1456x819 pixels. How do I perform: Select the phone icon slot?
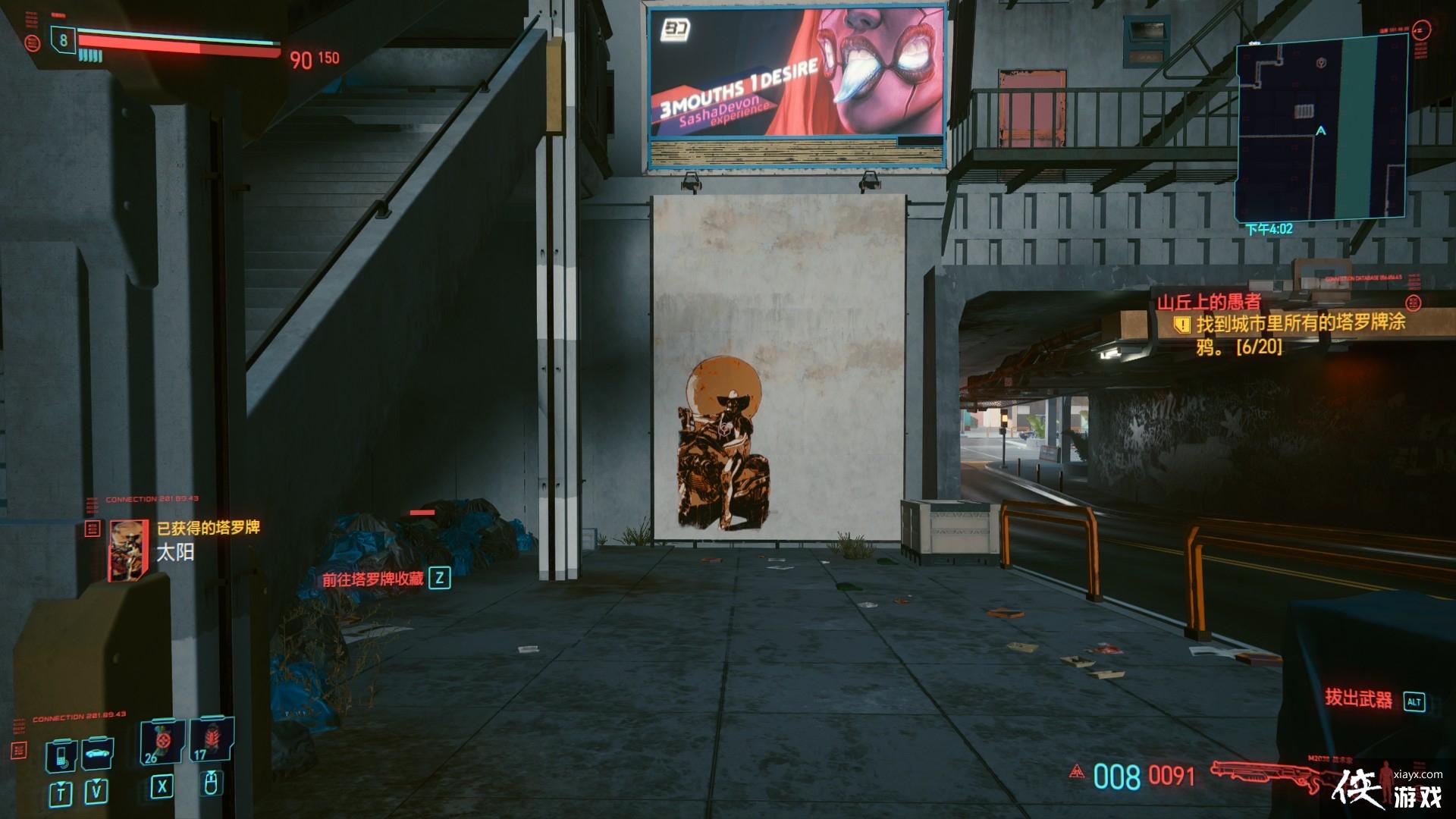coord(61,754)
